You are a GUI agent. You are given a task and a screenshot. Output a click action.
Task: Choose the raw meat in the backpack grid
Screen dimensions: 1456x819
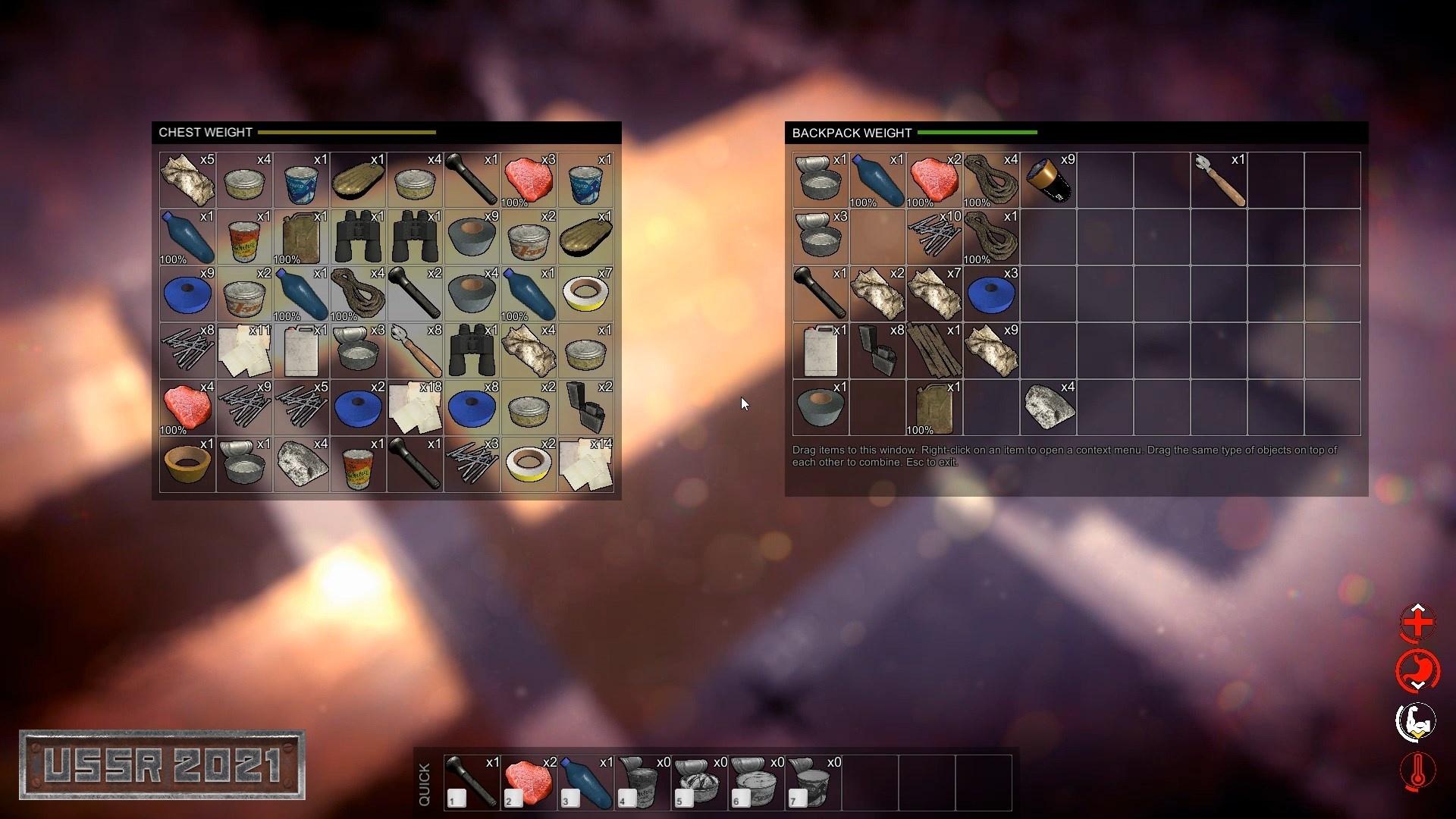(x=934, y=180)
